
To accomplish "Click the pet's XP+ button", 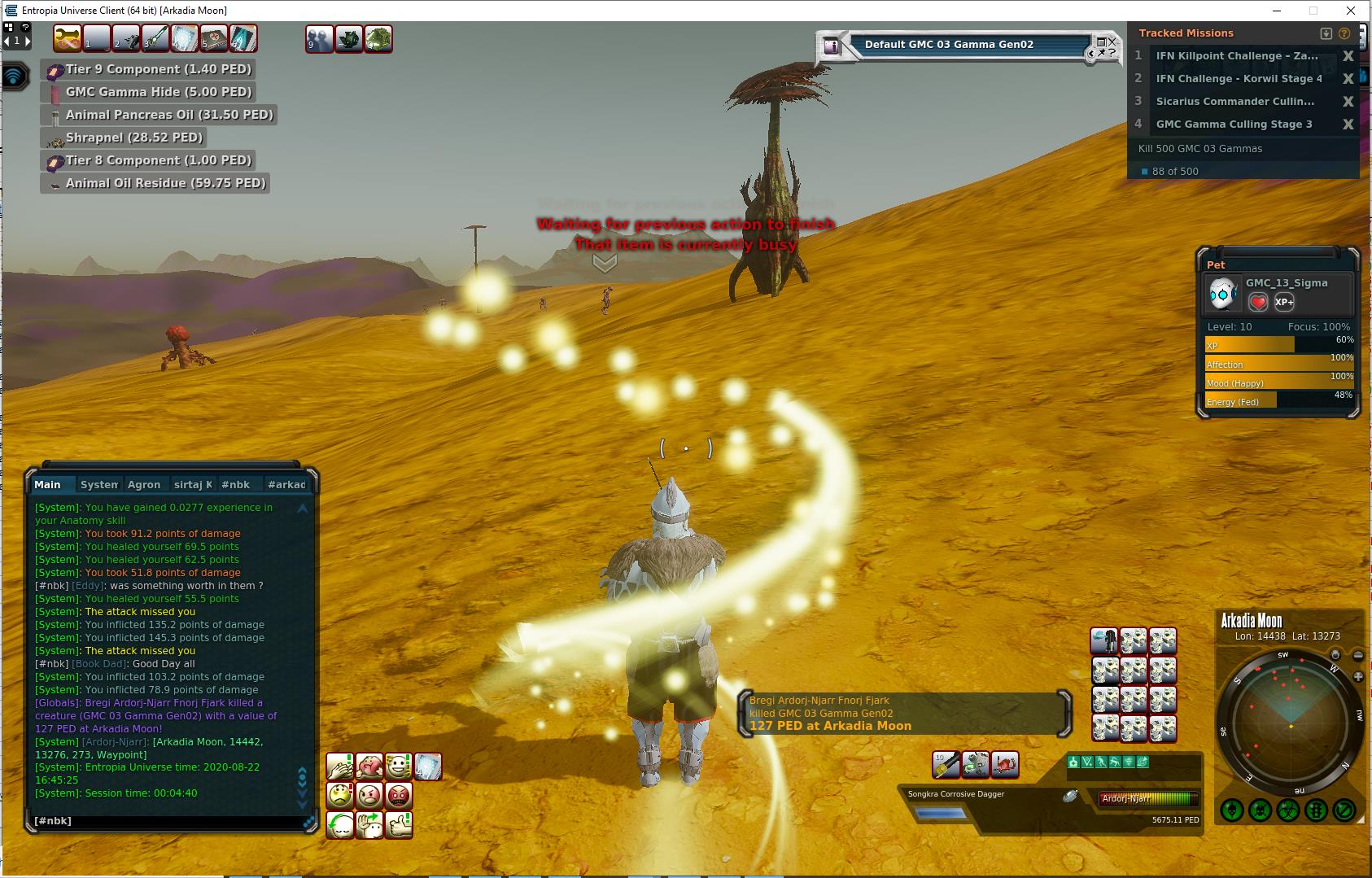I will 1284,302.
